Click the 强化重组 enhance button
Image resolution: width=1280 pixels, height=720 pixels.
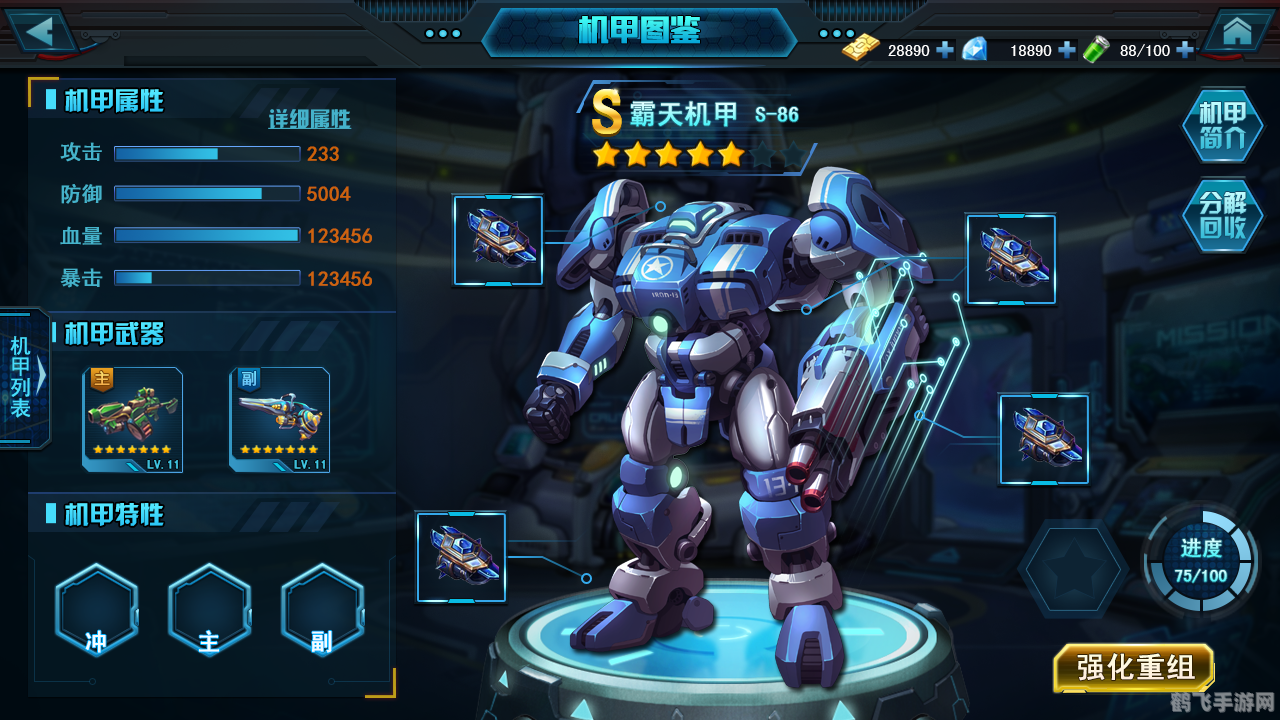click(1134, 668)
